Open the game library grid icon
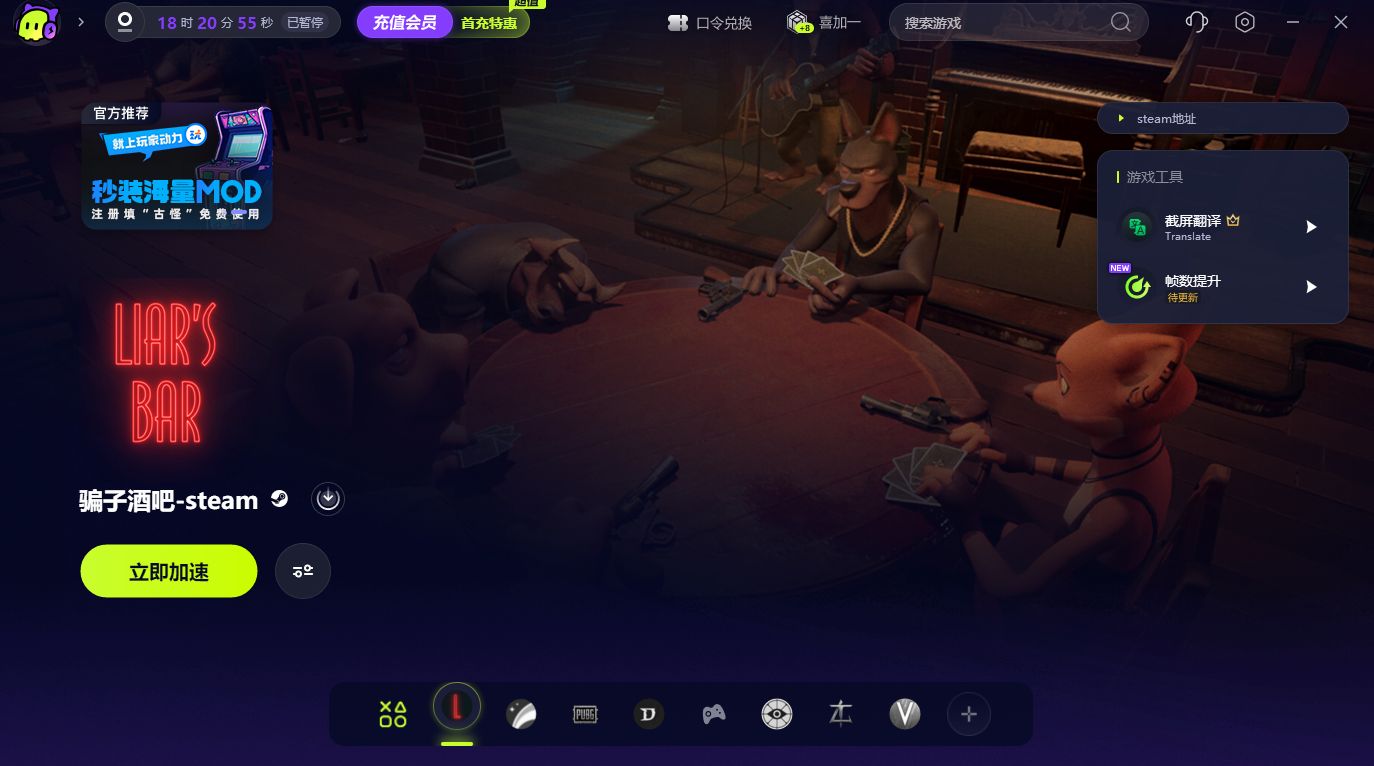This screenshot has width=1374, height=766. tap(393, 714)
